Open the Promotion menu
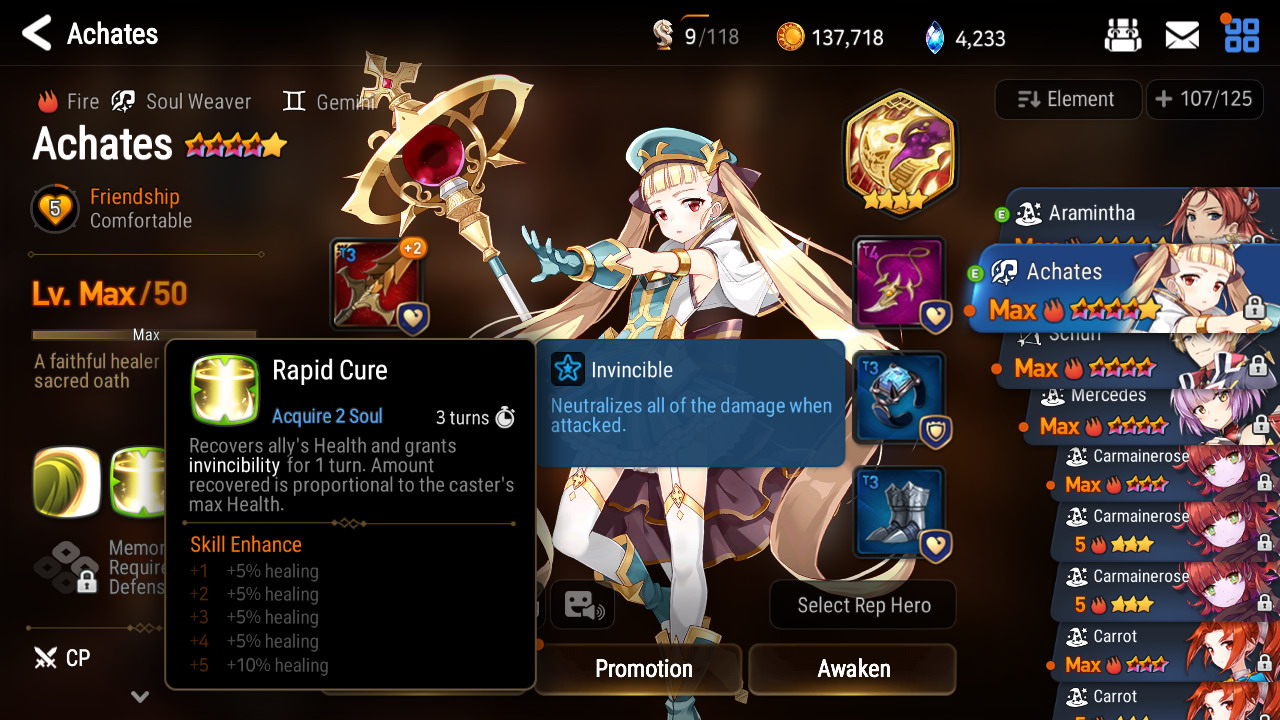This screenshot has width=1280, height=720. point(643,668)
